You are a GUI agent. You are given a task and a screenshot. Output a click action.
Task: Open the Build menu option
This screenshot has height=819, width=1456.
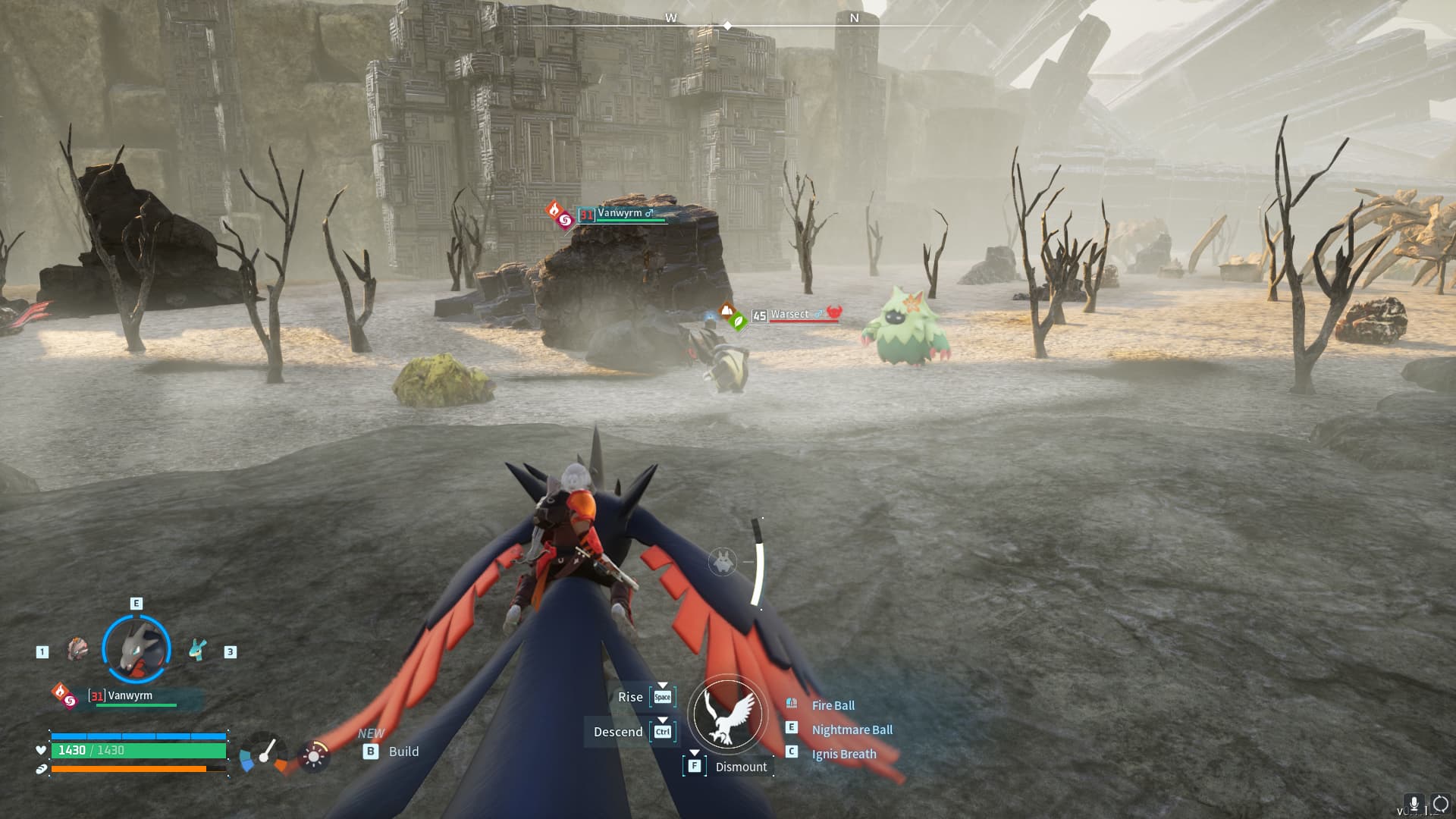403,752
